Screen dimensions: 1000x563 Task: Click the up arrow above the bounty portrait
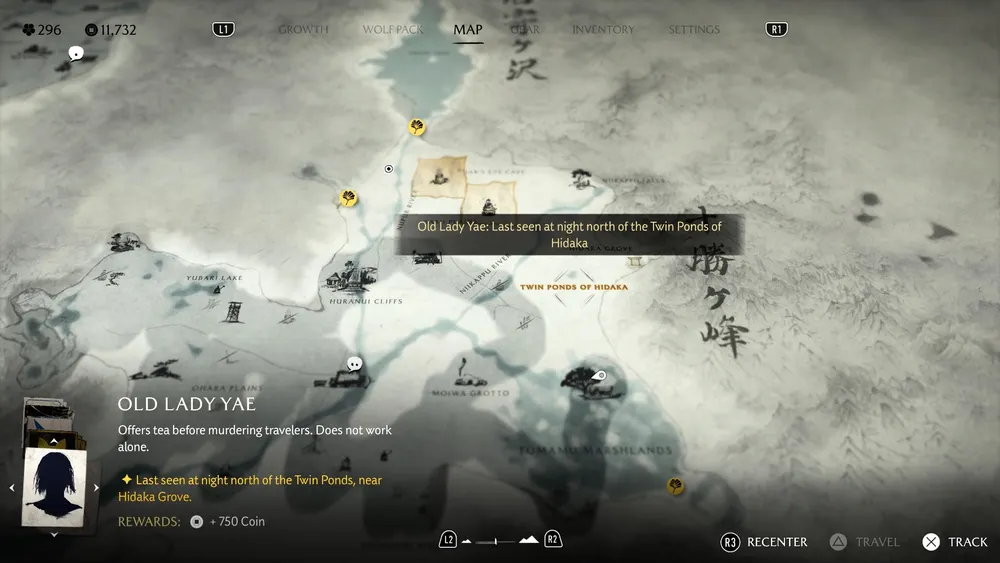coord(54,440)
